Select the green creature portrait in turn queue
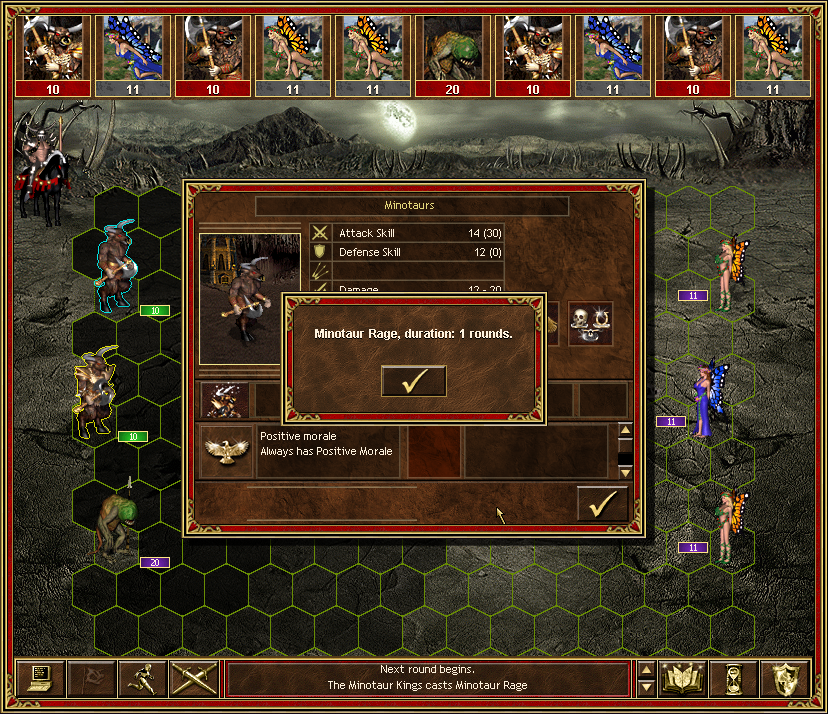Image resolution: width=828 pixels, height=714 pixels. pyautogui.click(x=454, y=48)
